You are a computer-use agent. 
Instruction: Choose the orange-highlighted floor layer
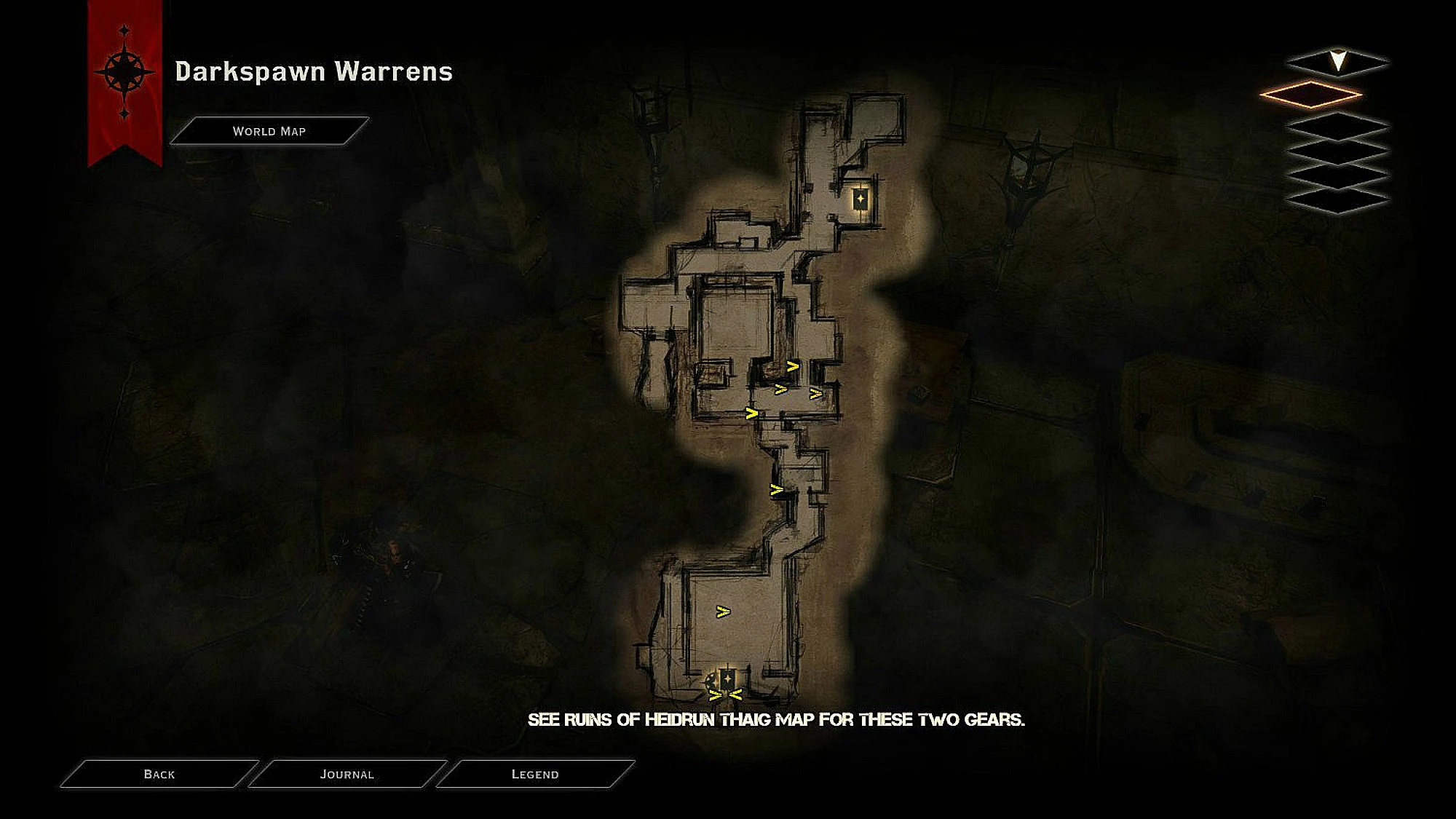click(1310, 95)
